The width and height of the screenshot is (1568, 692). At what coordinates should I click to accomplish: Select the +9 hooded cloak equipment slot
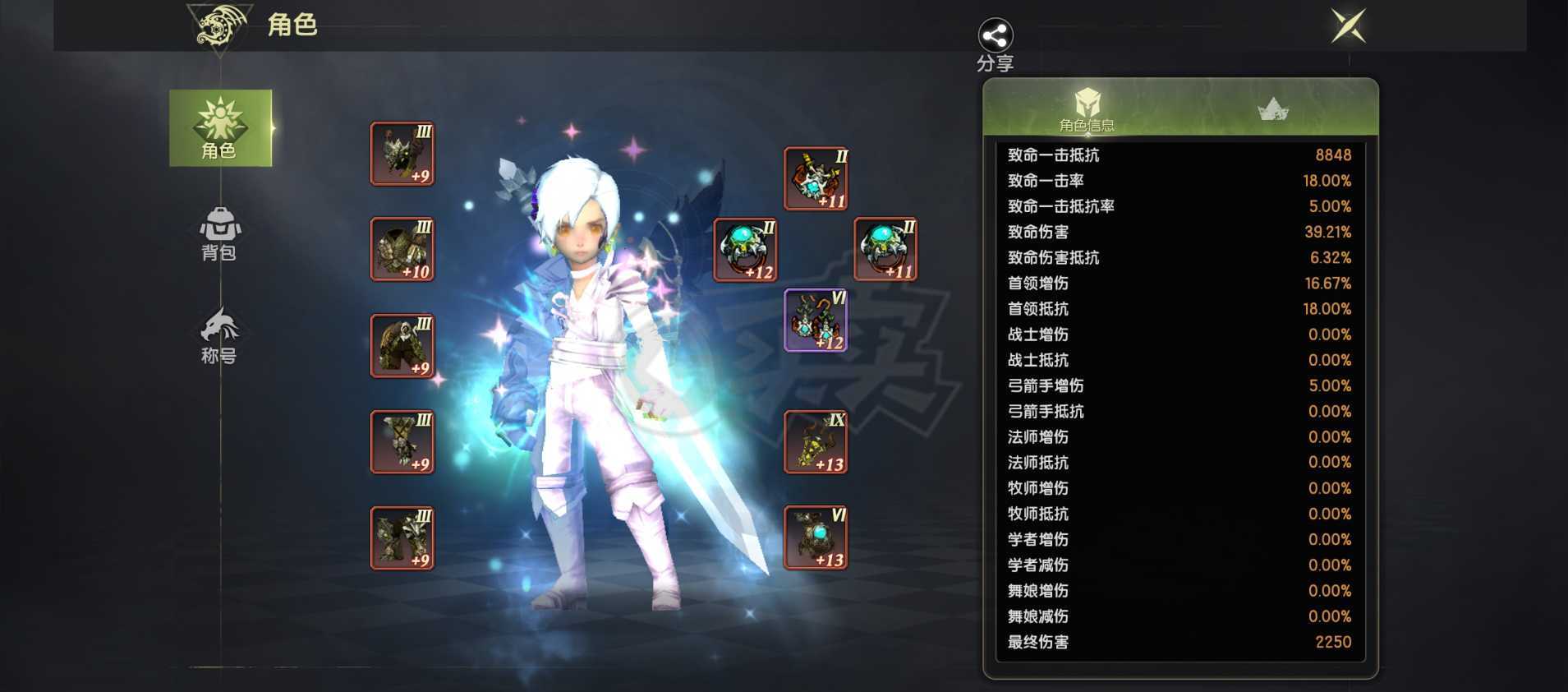(x=402, y=345)
